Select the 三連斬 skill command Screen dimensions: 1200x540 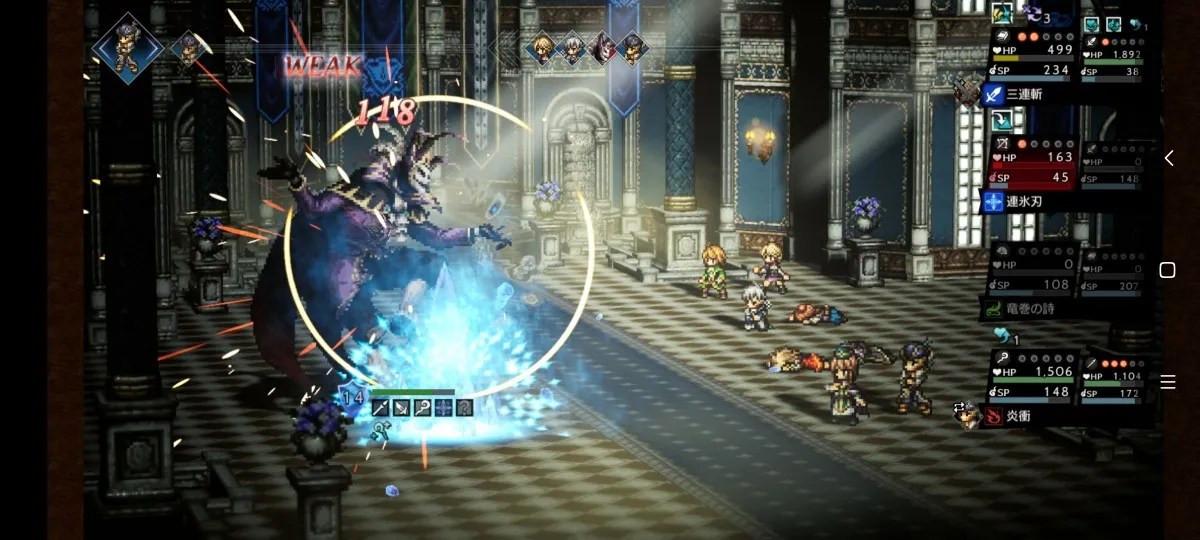[x=1024, y=95]
